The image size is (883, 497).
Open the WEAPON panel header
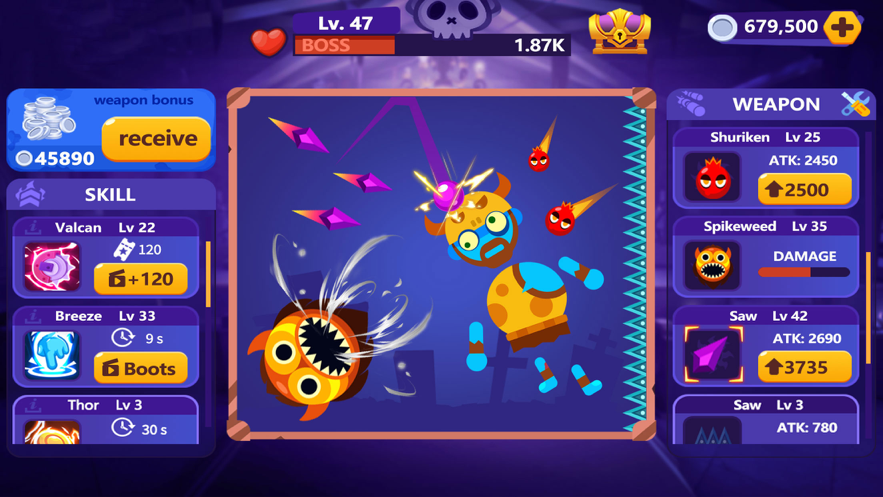point(775,104)
